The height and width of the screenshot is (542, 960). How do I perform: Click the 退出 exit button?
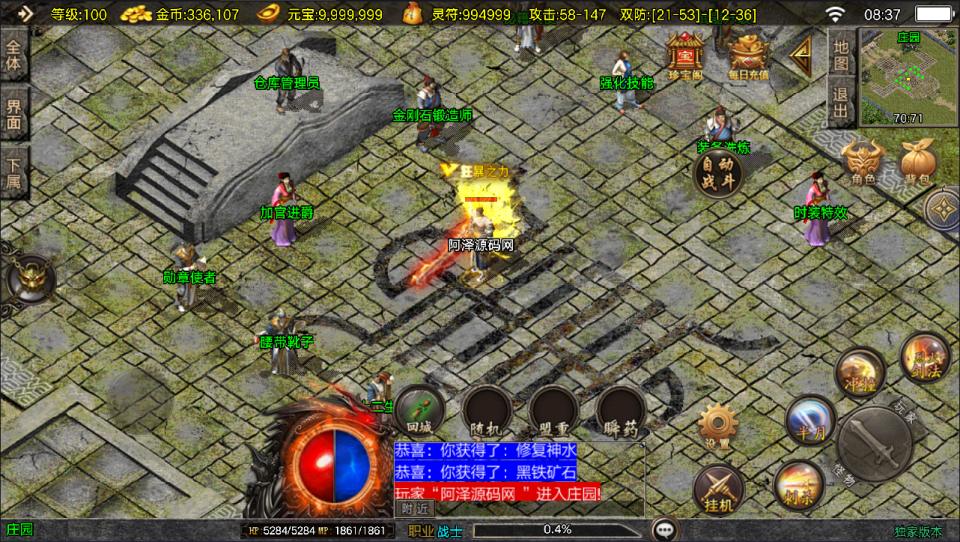pyautogui.click(x=841, y=101)
